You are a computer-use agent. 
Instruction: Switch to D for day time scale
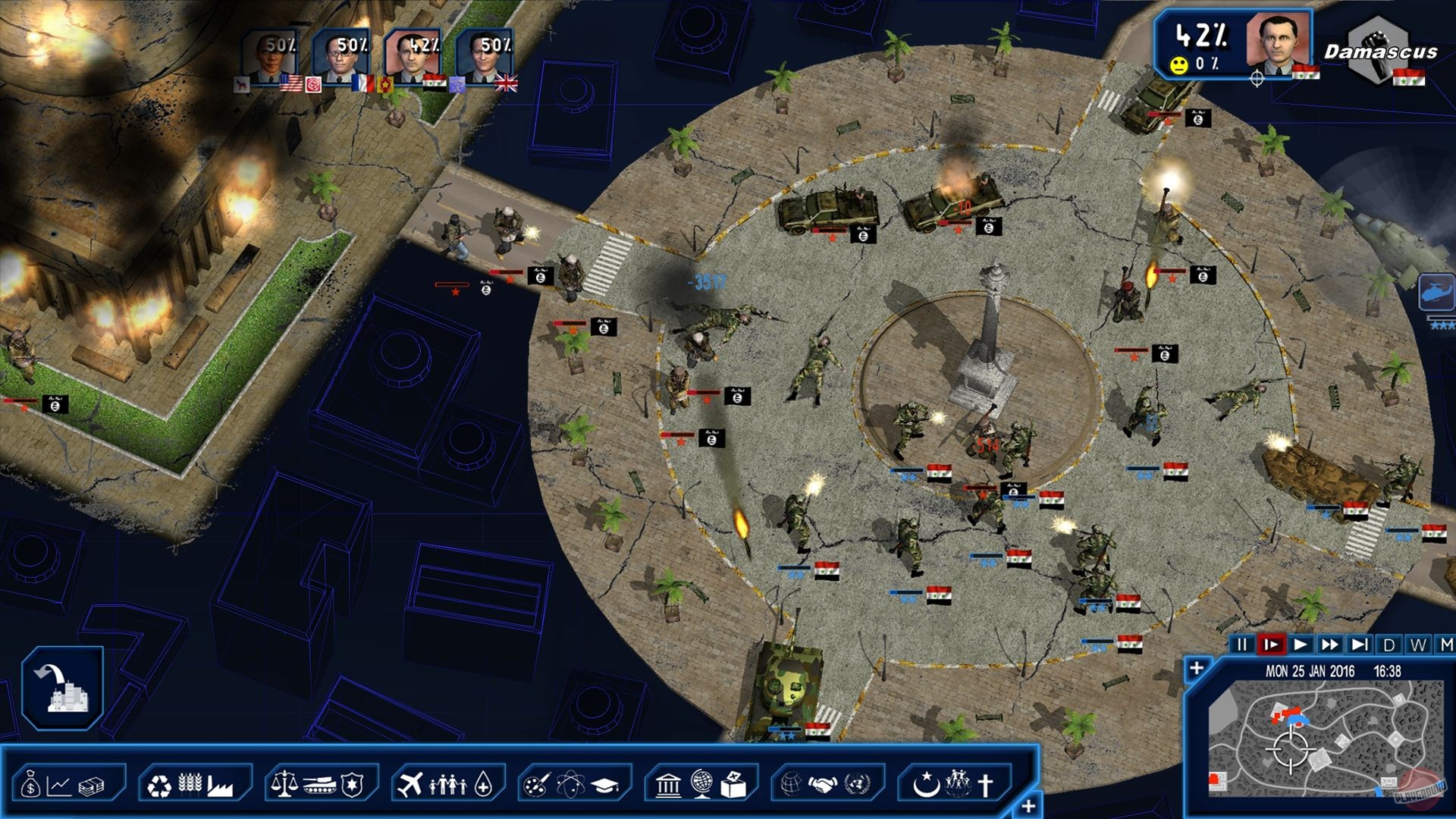tap(1389, 645)
